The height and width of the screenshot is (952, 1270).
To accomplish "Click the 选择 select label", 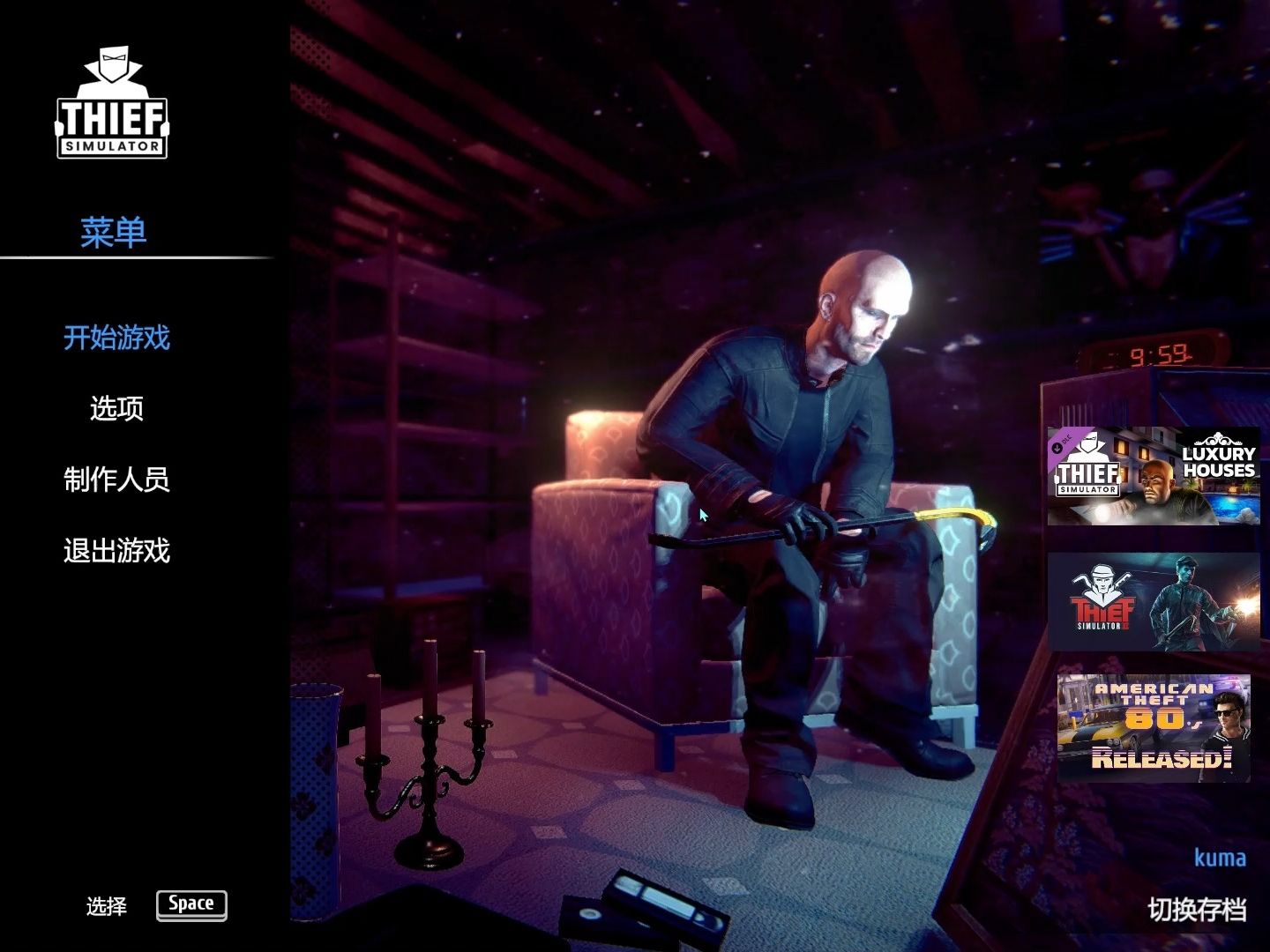I will click(106, 905).
